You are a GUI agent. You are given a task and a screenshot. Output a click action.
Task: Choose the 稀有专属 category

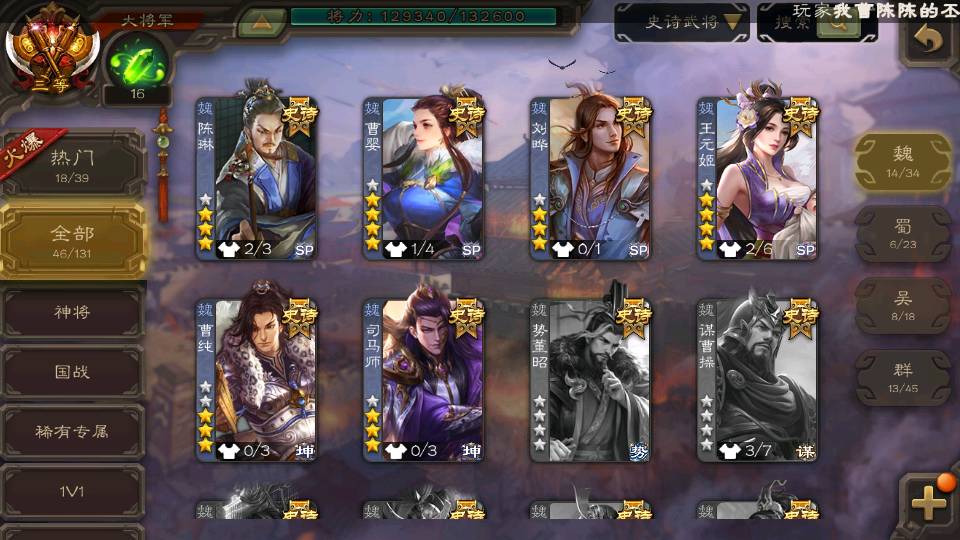(x=72, y=432)
